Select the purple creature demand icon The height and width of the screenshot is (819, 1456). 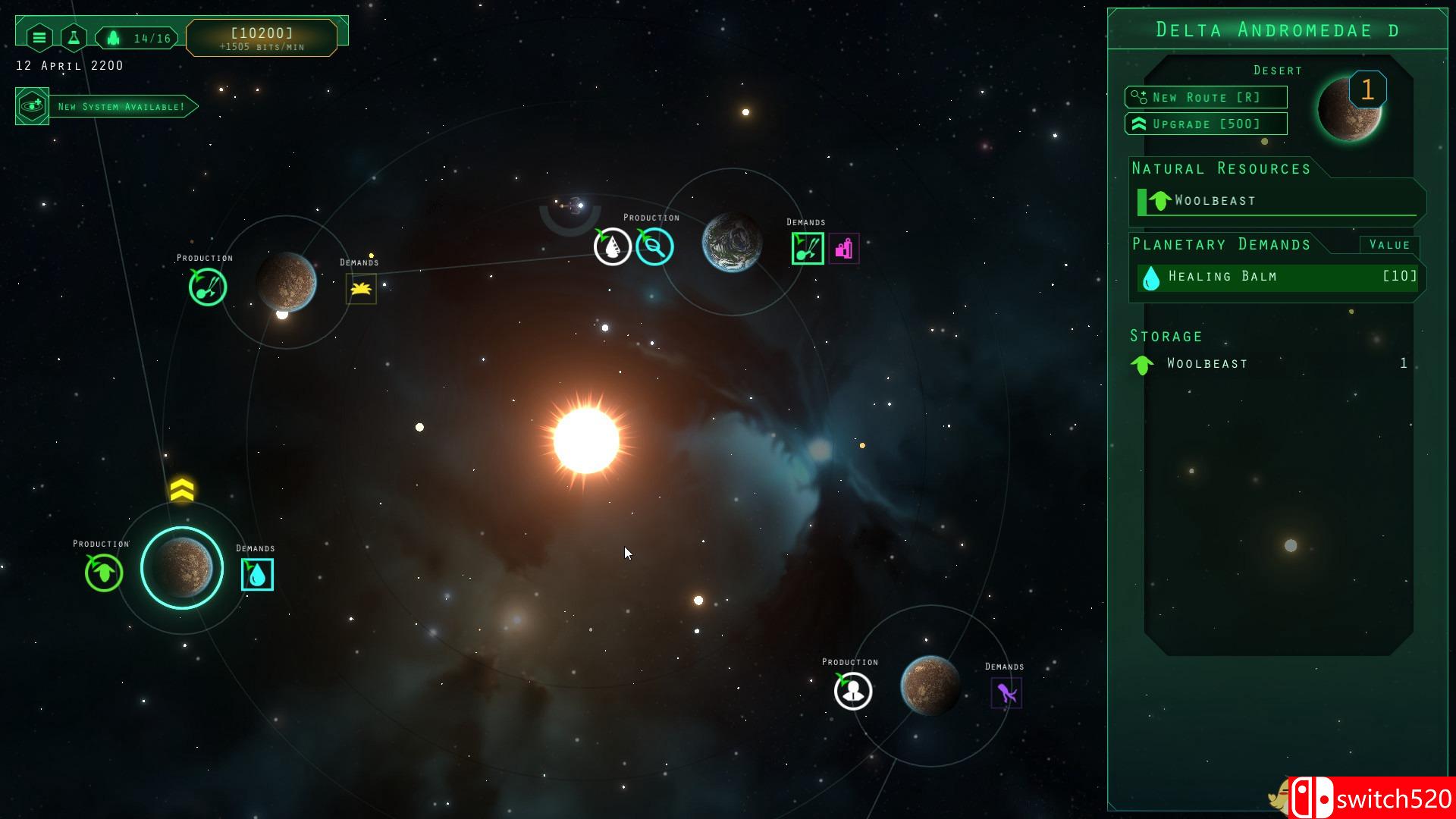coord(1006,693)
